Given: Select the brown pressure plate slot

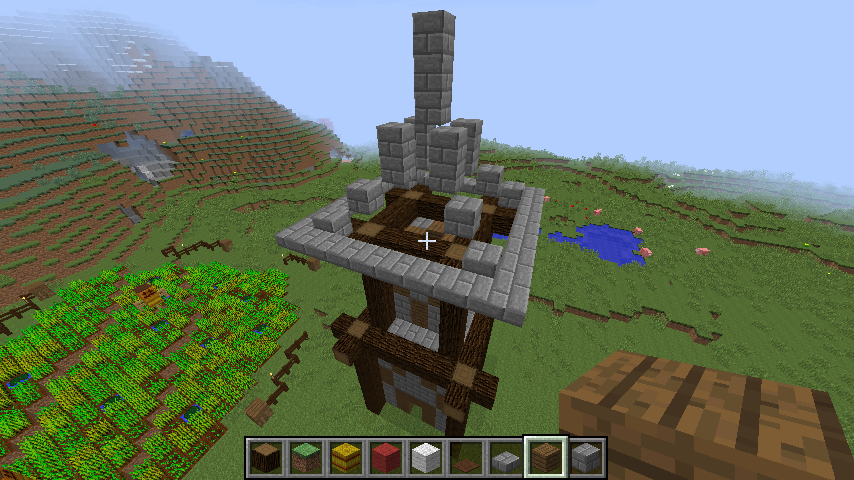Looking at the screenshot, I should [x=466, y=458].
